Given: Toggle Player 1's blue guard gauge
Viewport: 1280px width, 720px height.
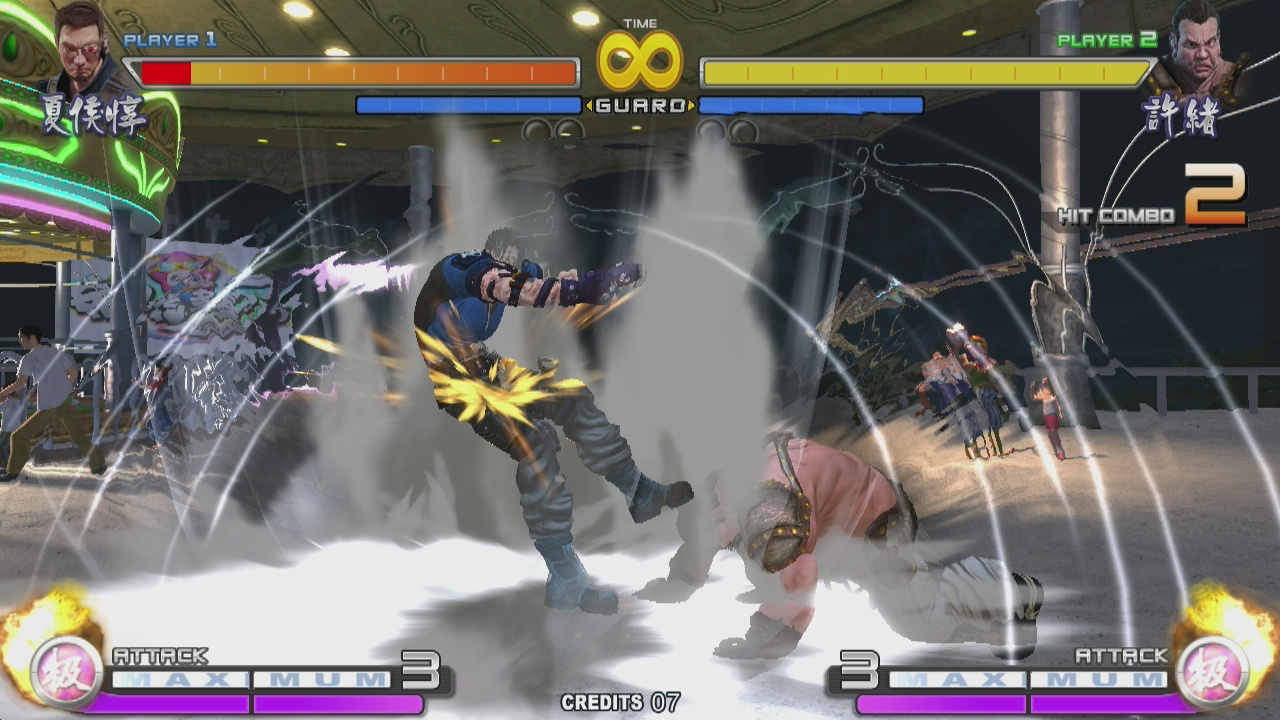Looking at the screenshot, I should (x=470, y=104).
